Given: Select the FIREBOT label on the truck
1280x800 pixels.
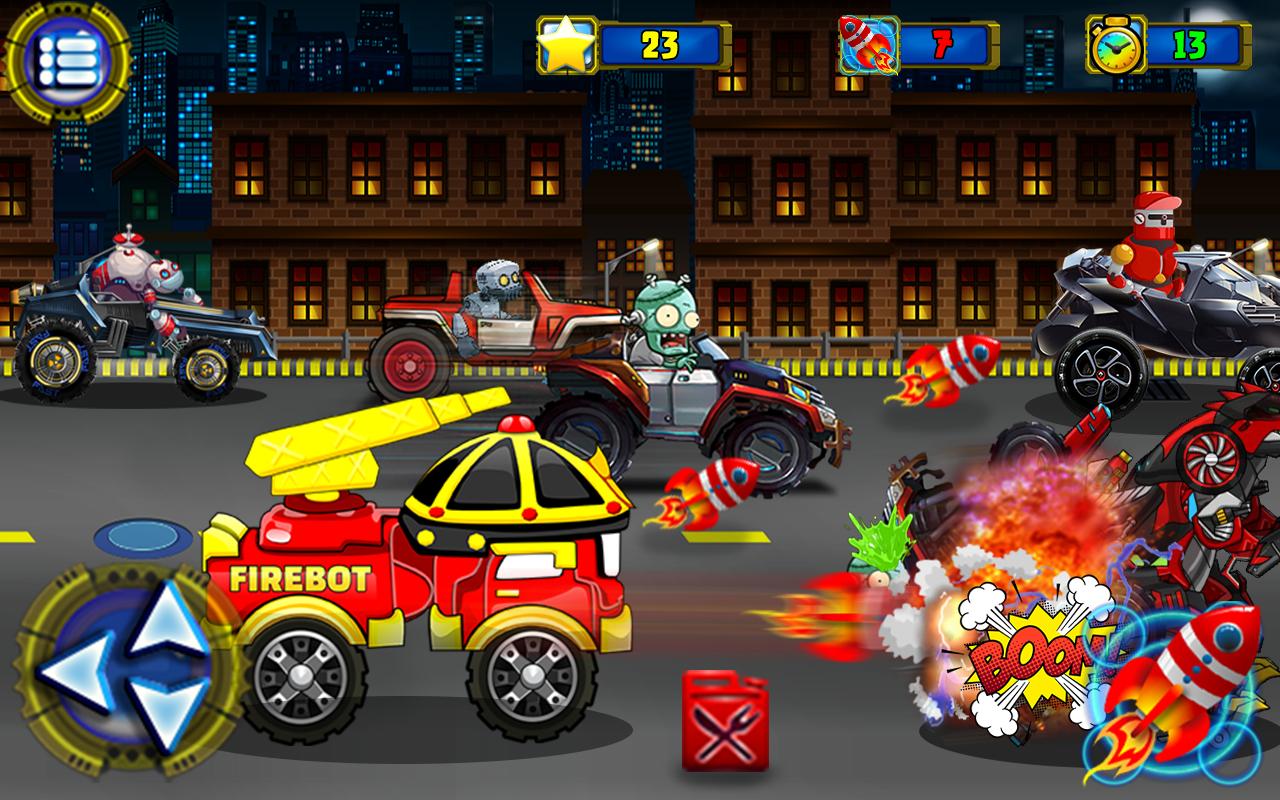Looking at the screenshot, I should (x=300, y=578).
